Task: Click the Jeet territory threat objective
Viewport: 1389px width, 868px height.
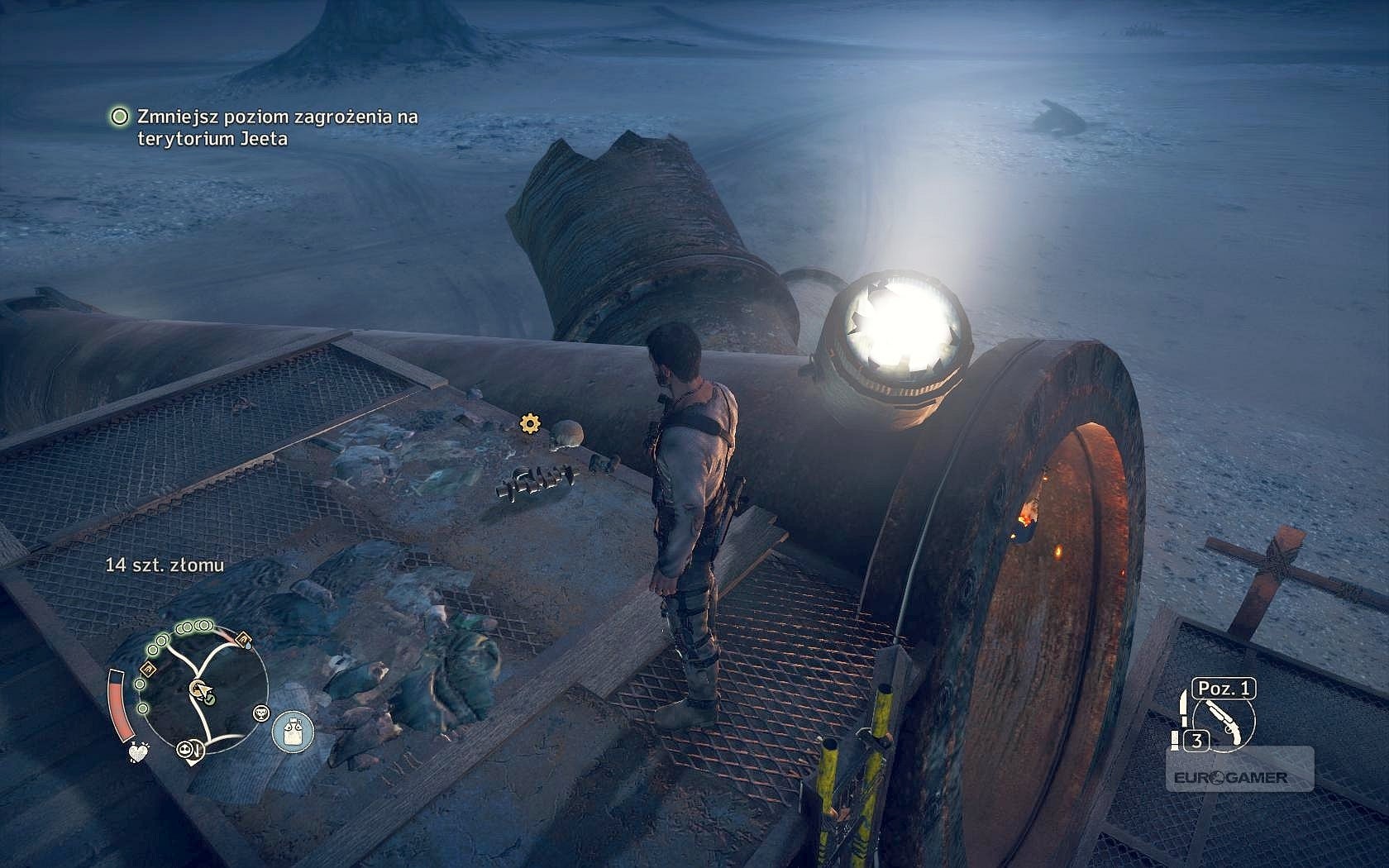Action: click(266, 127)
